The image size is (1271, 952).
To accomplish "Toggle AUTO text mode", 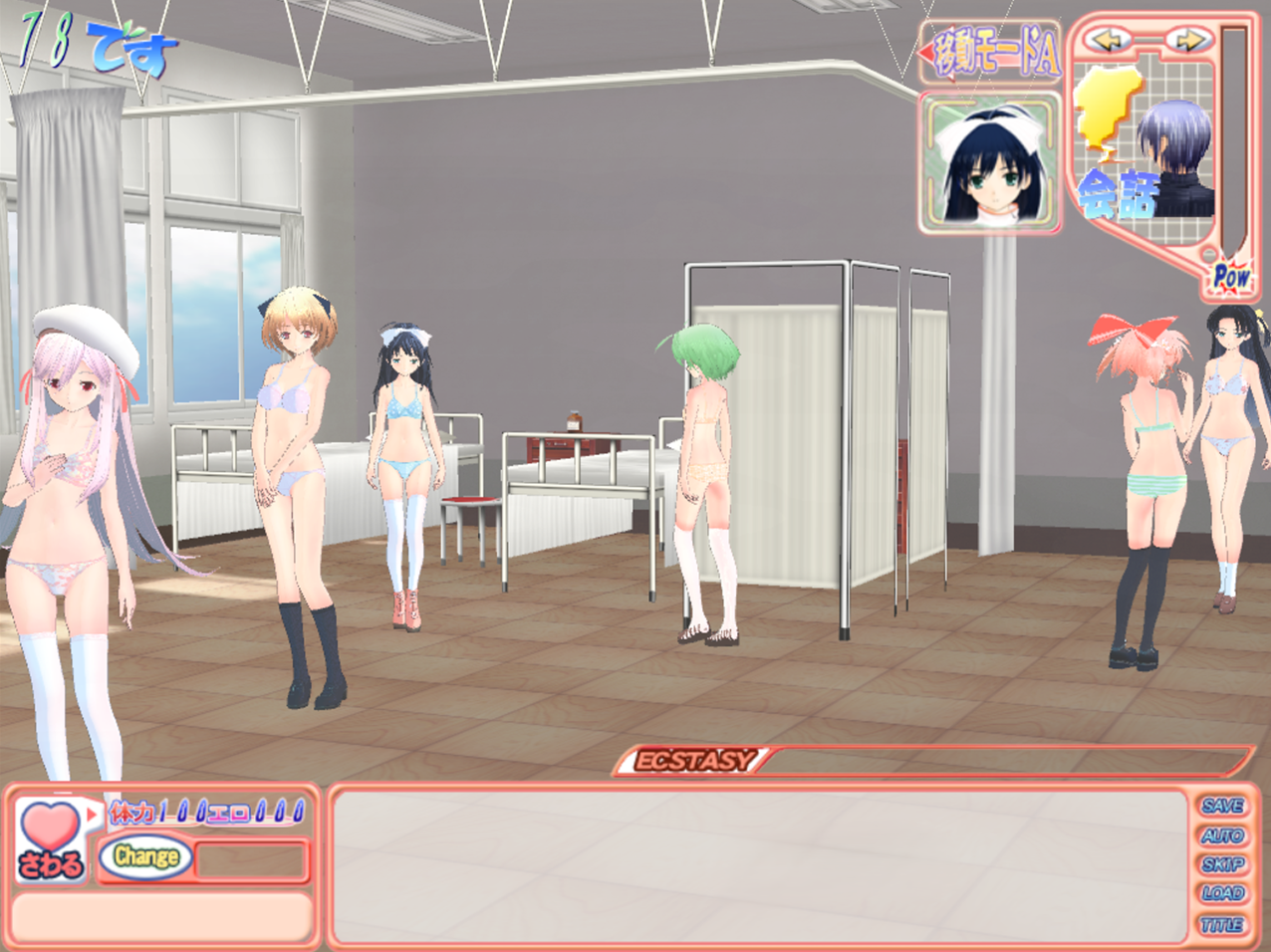I will click(x=1222, y=835).
